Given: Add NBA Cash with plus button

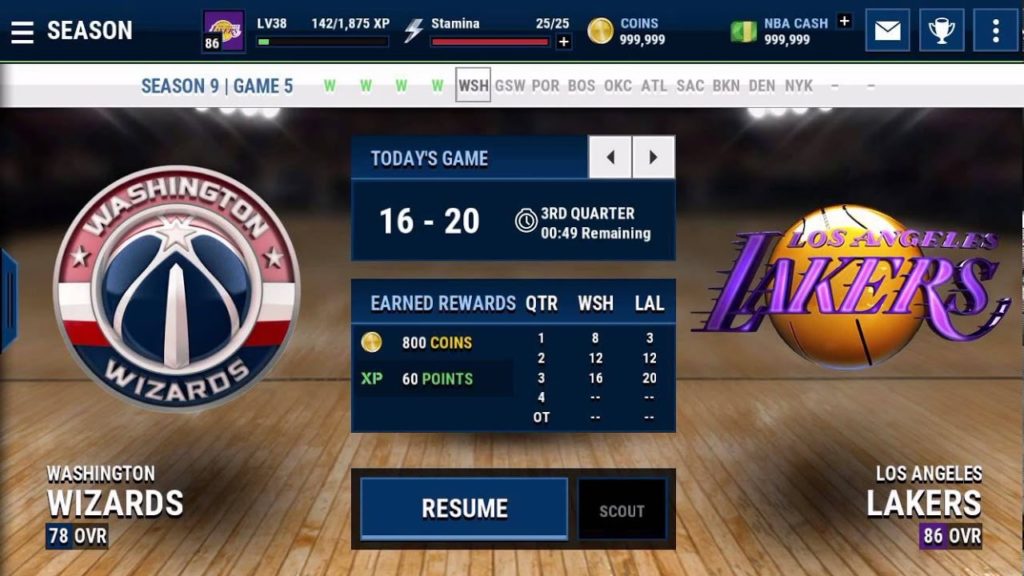Looking at the screenshot, I should (x=844, y=21).
